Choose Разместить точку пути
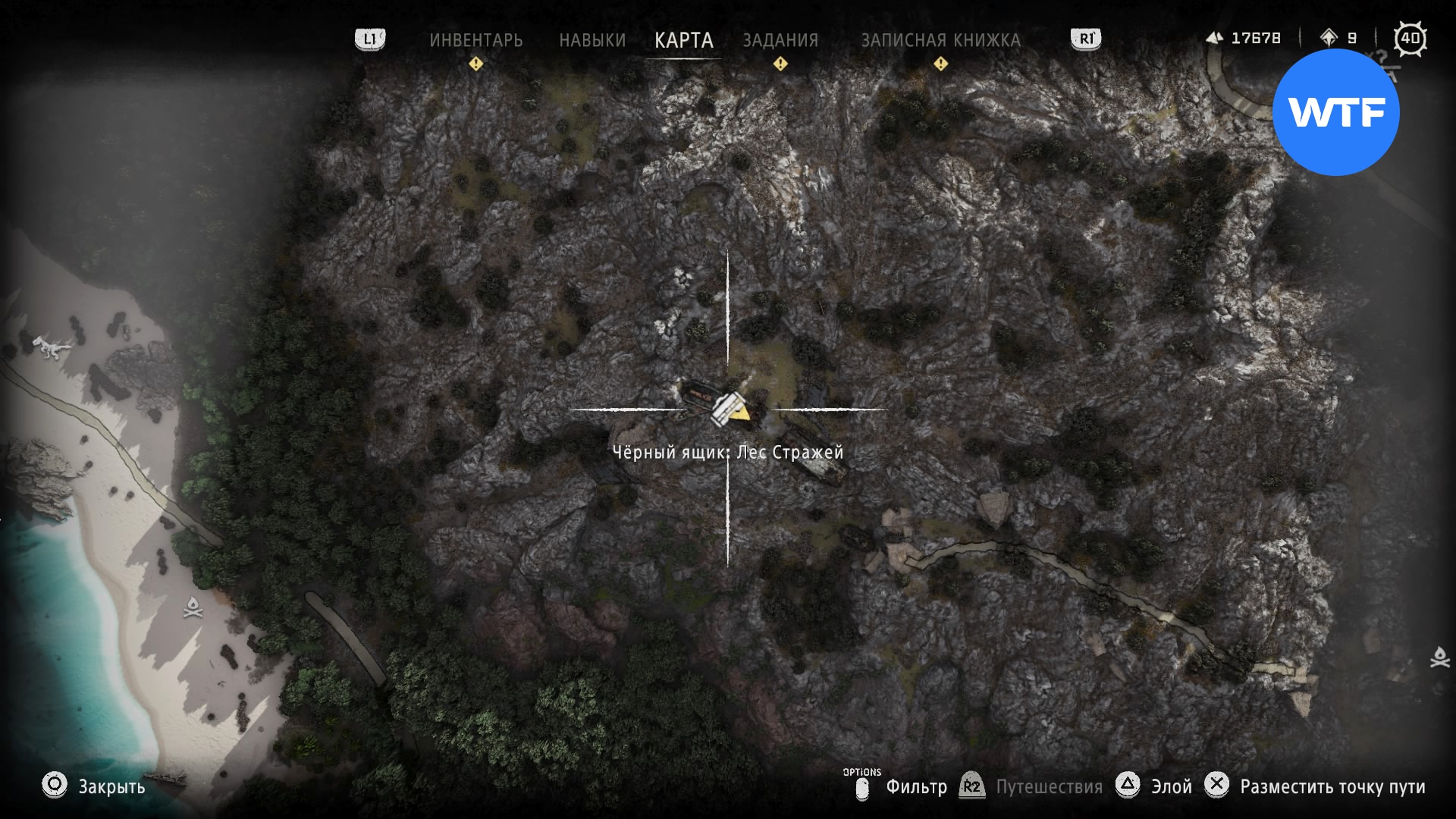The width and height of the screenshot is (1456, 819). pyautogui.click(x=1332, y=786)
